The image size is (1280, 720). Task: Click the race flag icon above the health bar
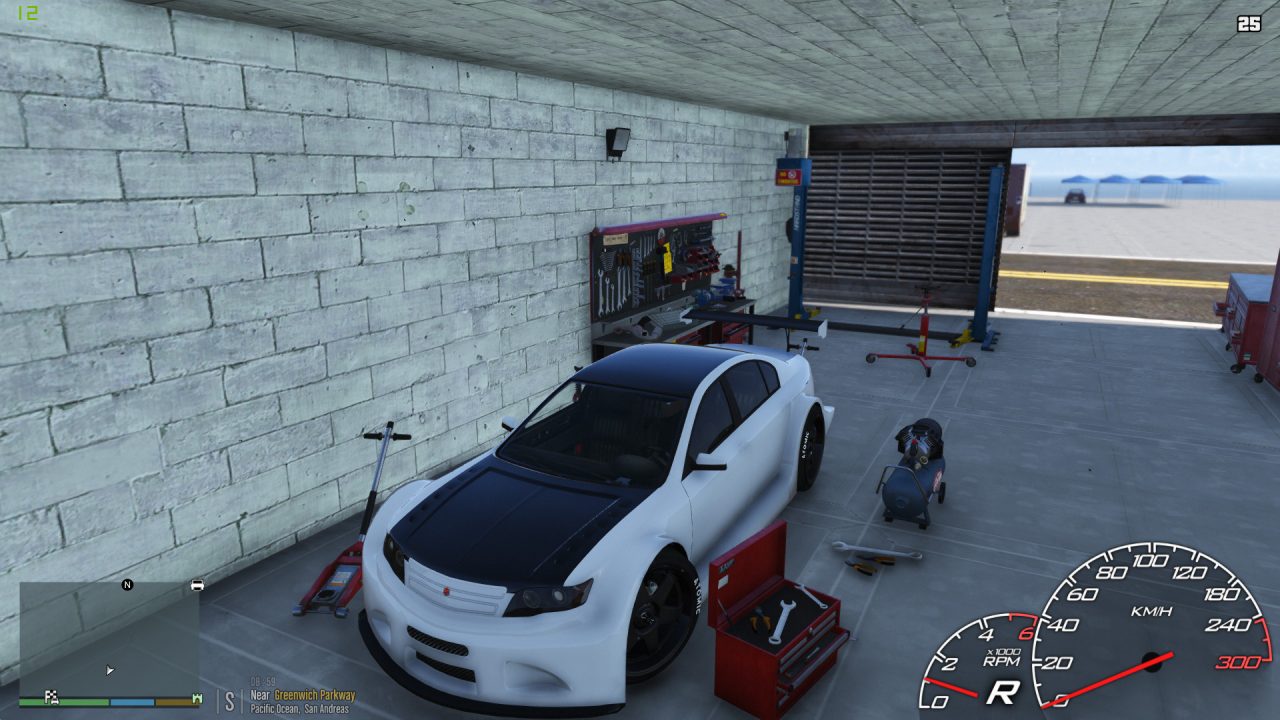[52, 697]
